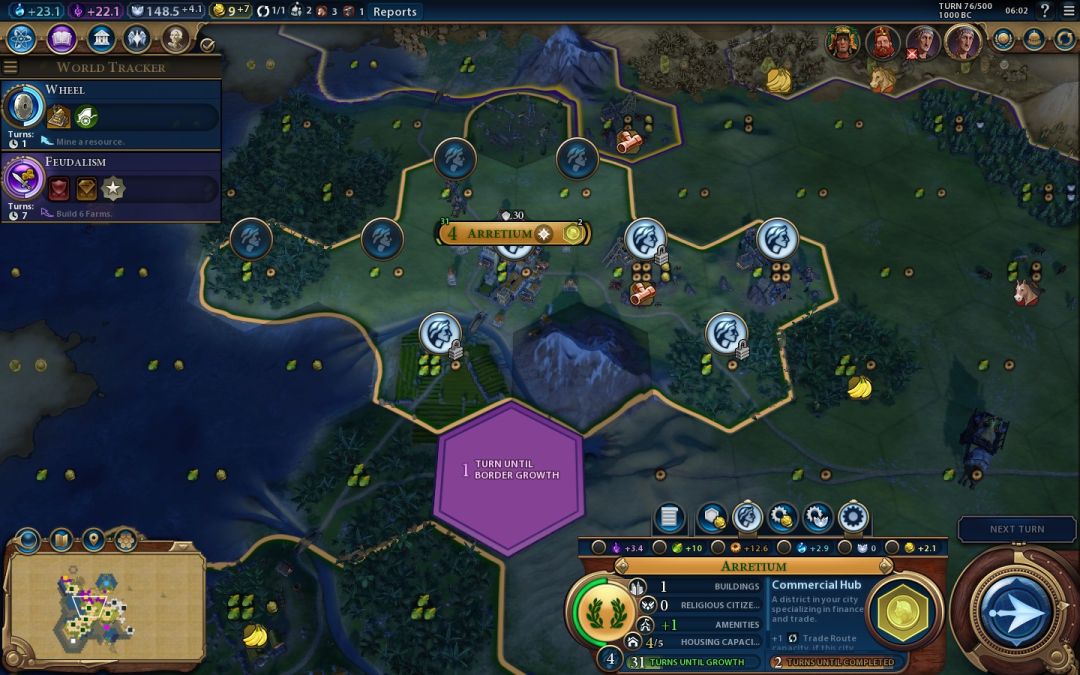Select the Wheel research entry
The width and height of the screenshot is (1080, 675).
110,109
